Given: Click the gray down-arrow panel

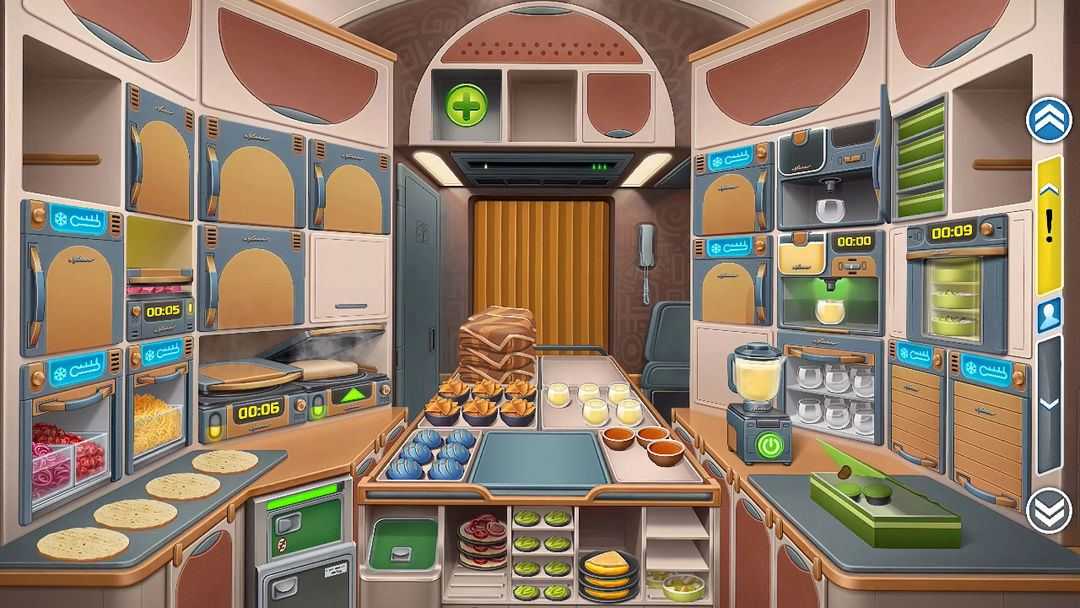Looking at the screenshot, I should 1049,403.
